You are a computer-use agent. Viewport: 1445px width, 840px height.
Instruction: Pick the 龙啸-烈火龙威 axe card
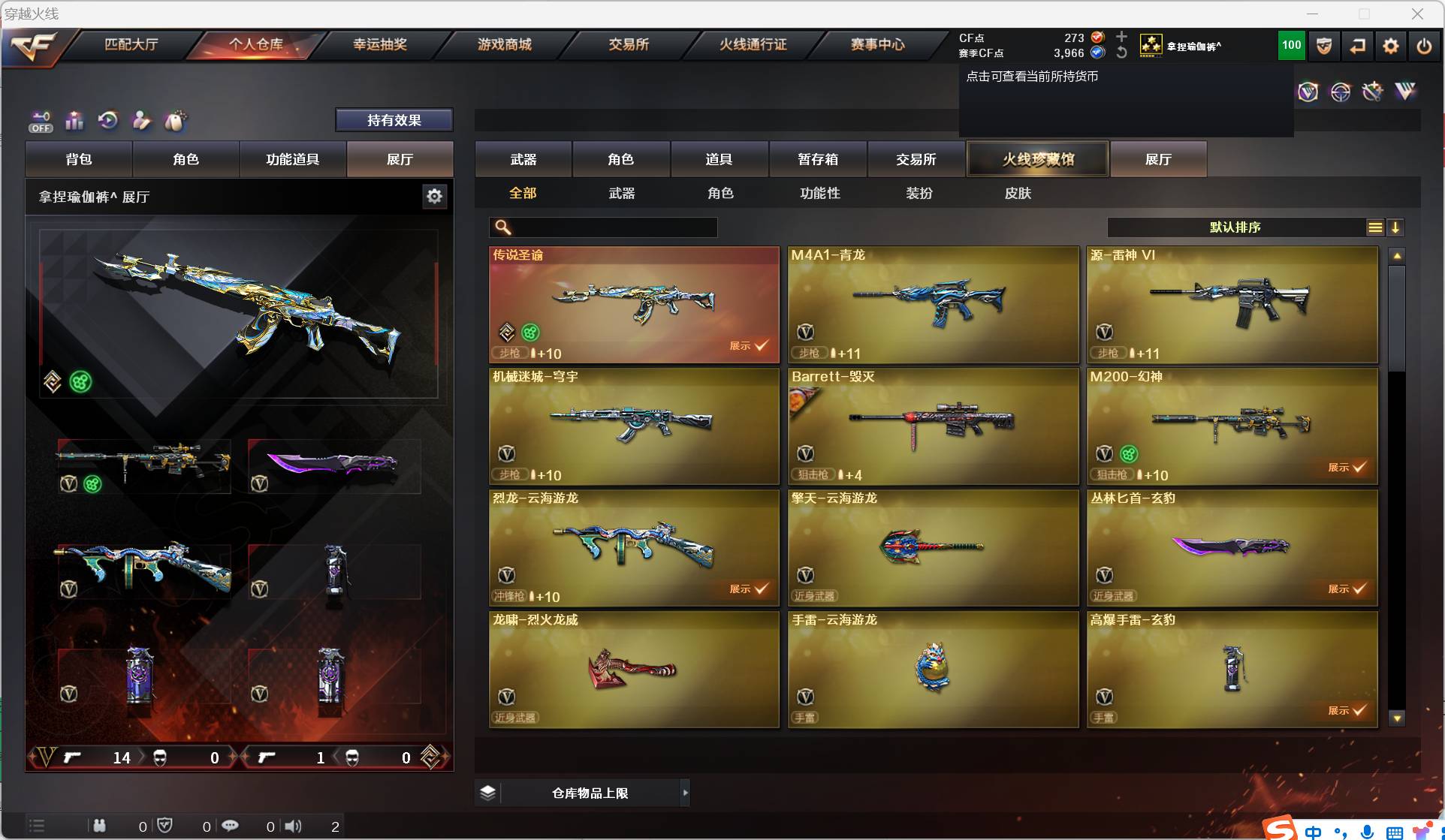pos(634,670)
